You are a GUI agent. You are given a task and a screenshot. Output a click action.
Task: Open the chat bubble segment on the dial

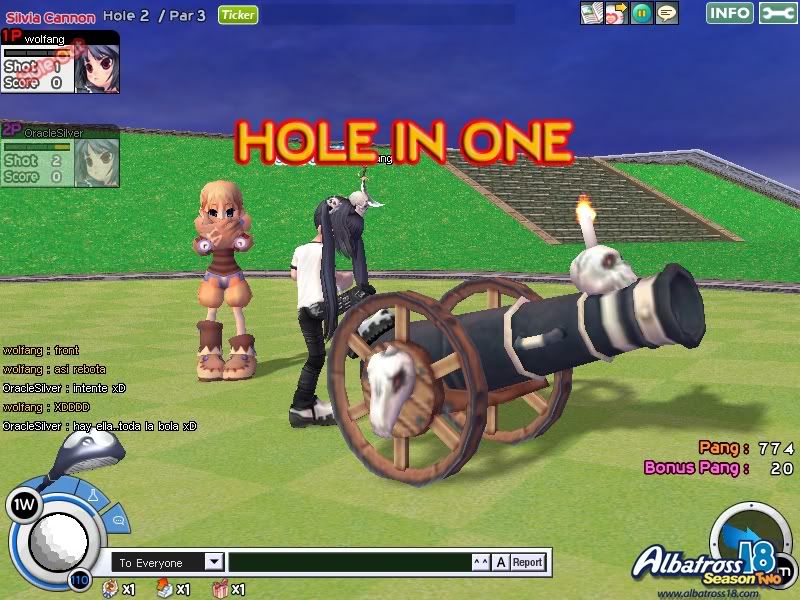[118, 520]
